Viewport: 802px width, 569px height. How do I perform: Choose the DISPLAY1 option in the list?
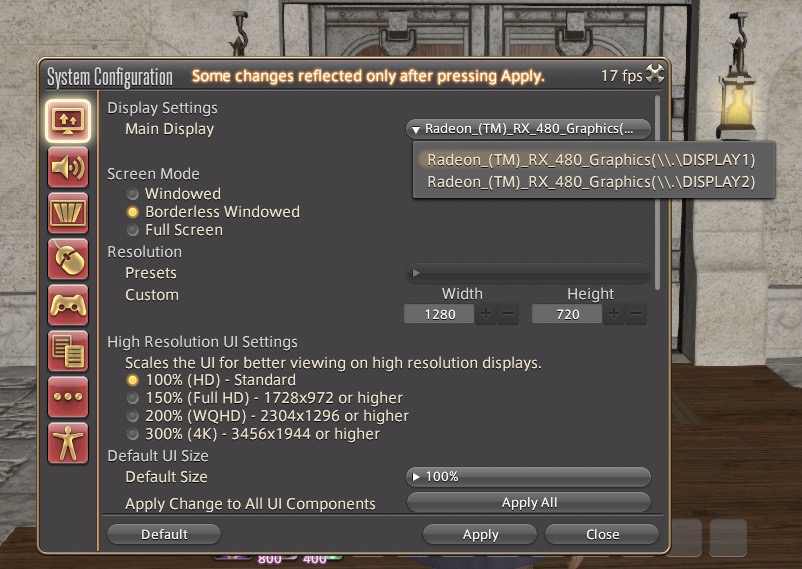click(590, 160)
